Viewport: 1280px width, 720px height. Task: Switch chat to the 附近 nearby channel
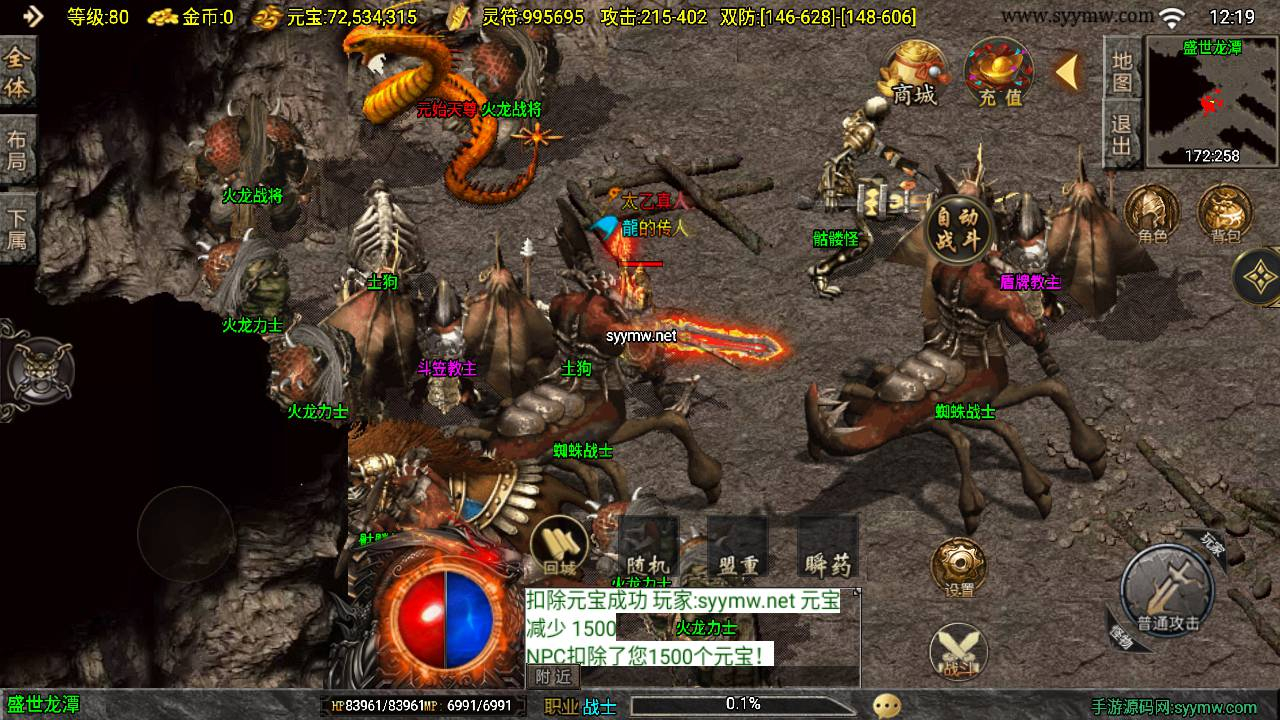(x=553, y=676)
